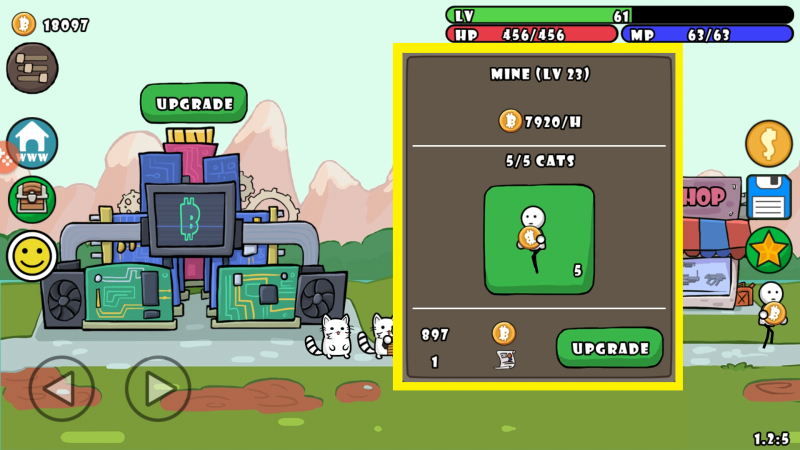This screenshot has width=800, height=450.
Task: Move left with the left arrow
Action: [x=61, y=387]
